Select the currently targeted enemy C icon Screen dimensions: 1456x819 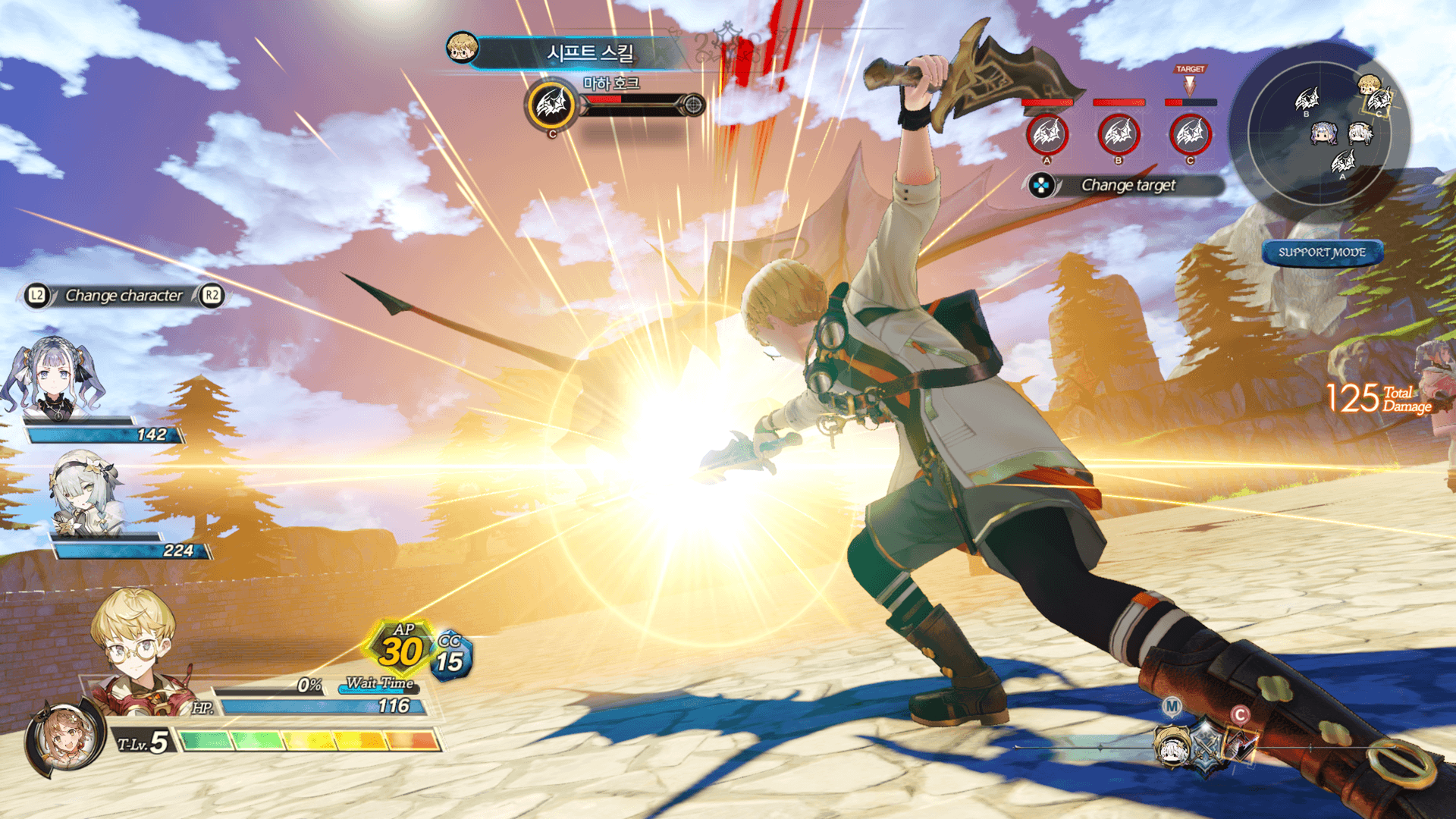1190,135
